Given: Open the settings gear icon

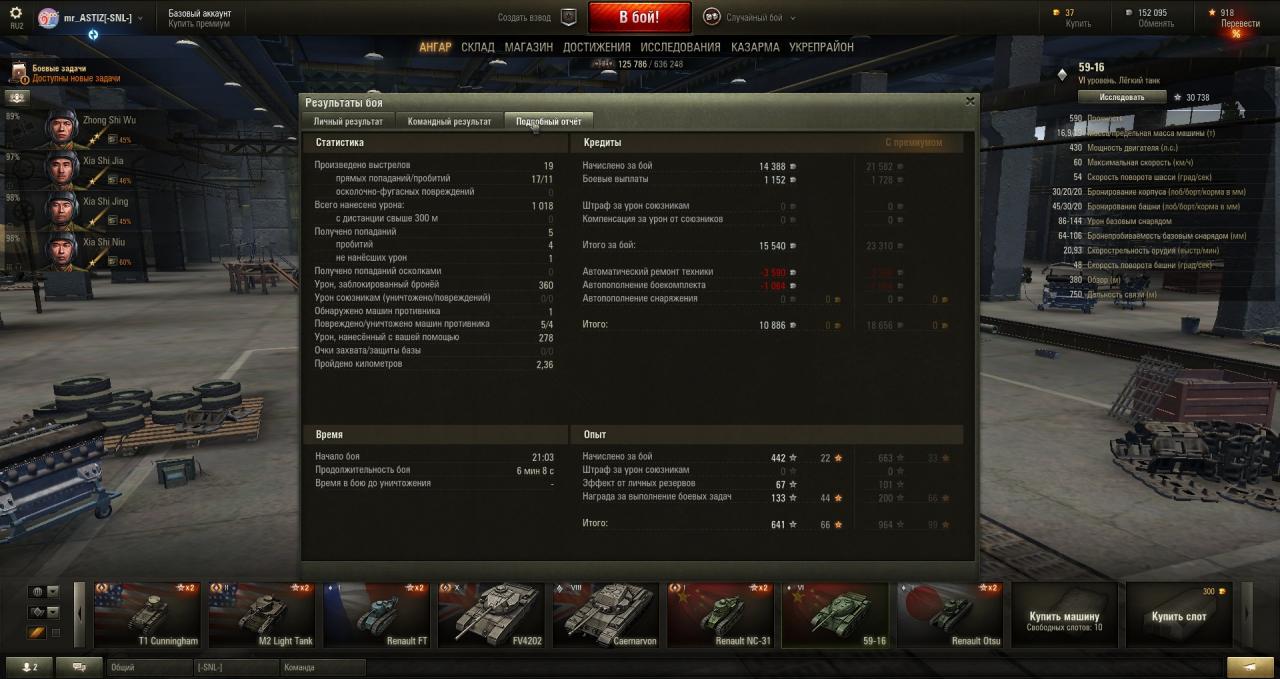Looking at the screenshot, I should coord(16,13).
